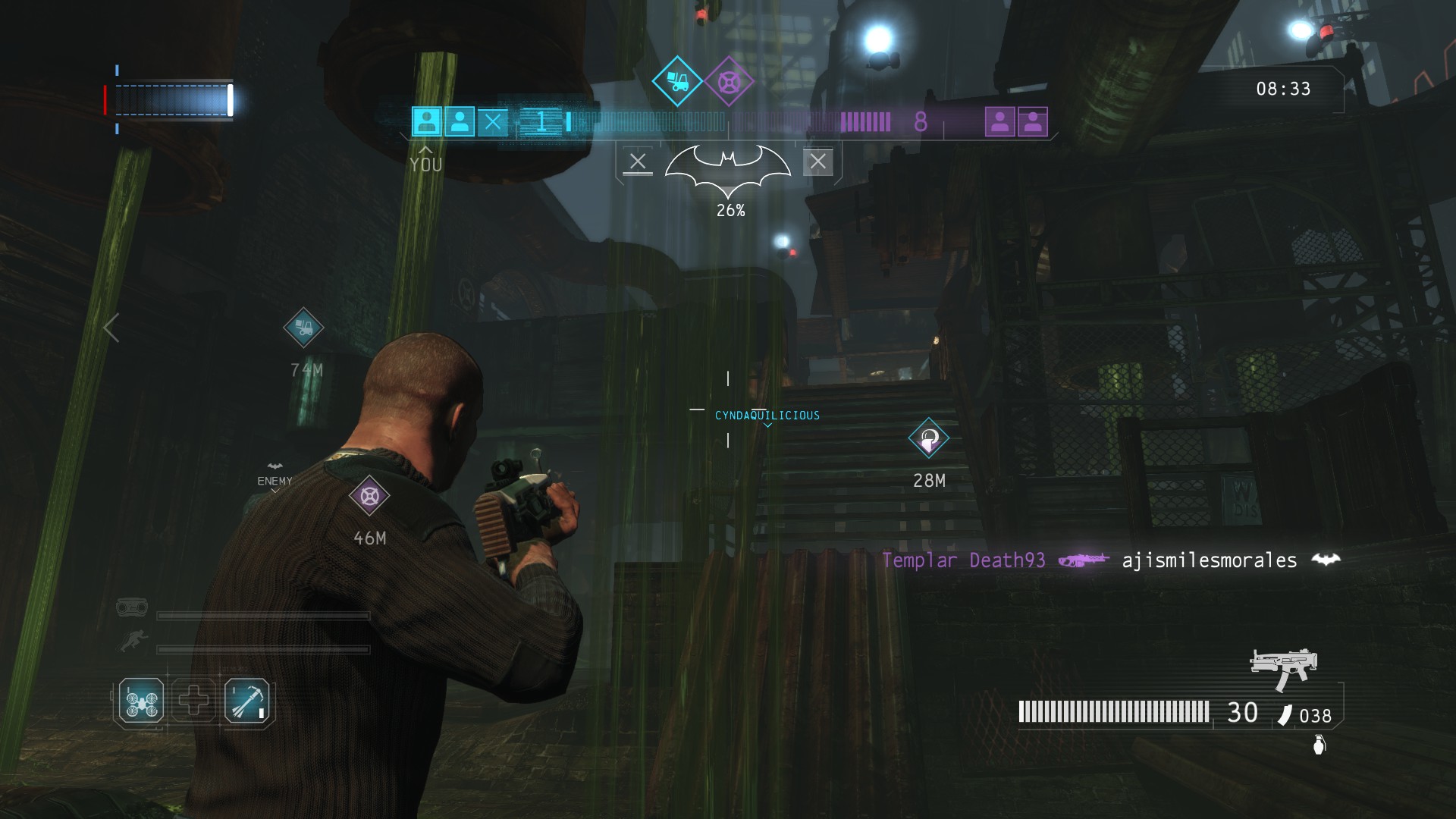Click the boxed X right of bat emblem
This screenshot has width=1456, height=819.
pyautogui.click(x=817, y=162)
